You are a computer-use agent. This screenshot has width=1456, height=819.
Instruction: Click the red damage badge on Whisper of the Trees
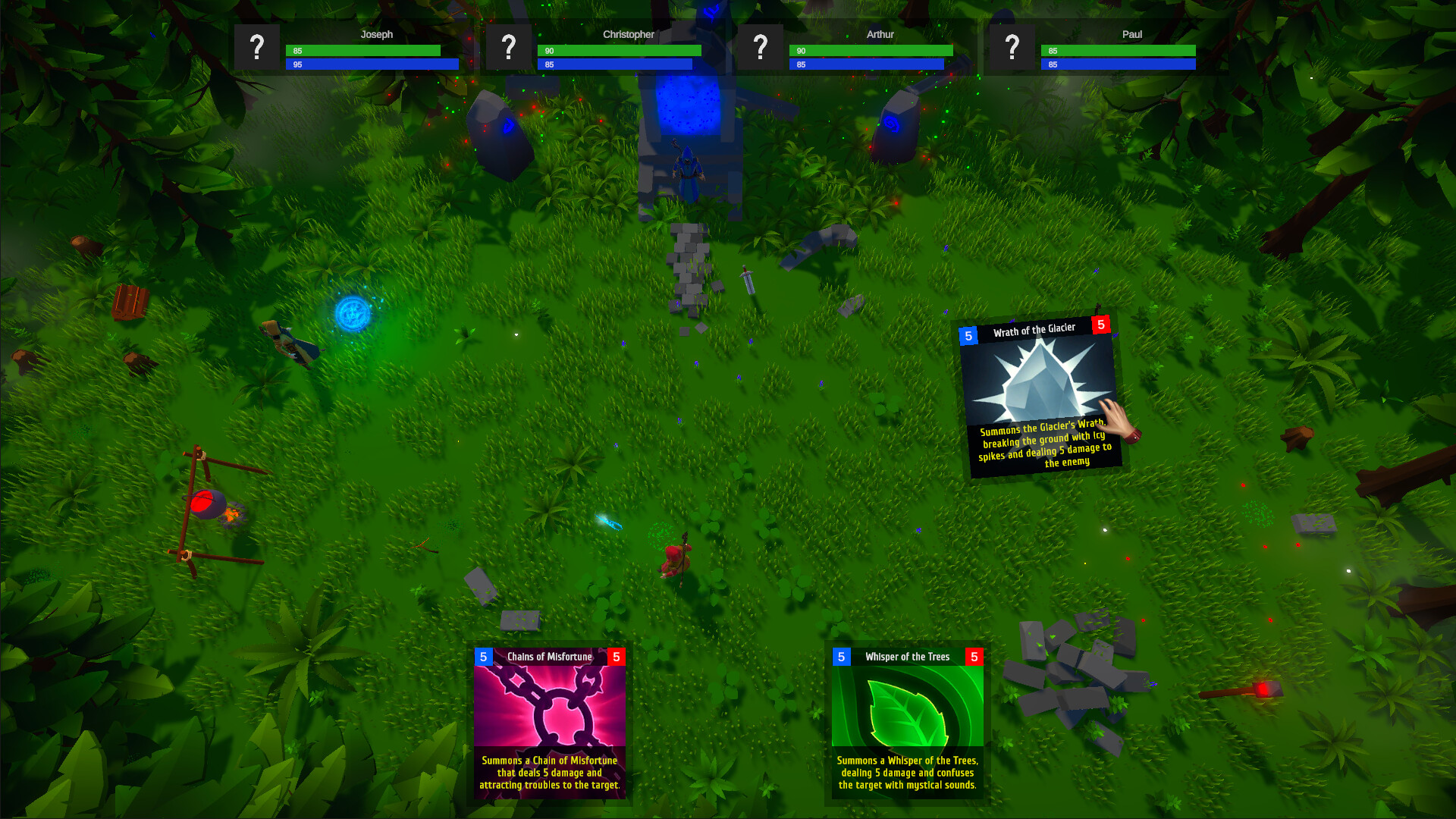(x=974, y=656)
